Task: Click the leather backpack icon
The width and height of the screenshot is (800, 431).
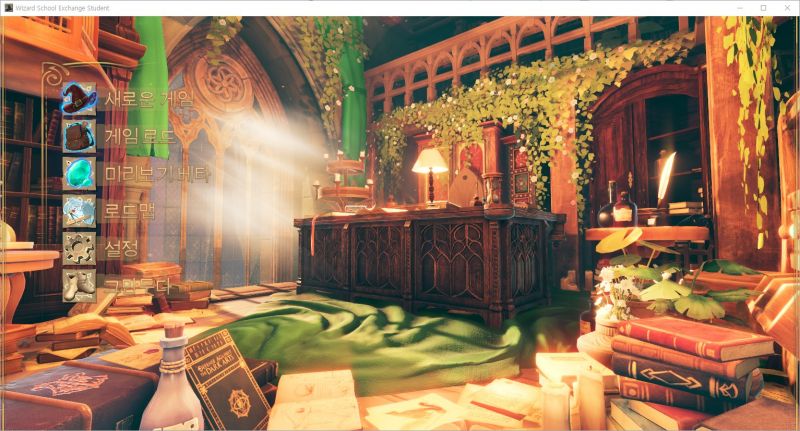Action: tap(79, 136)
